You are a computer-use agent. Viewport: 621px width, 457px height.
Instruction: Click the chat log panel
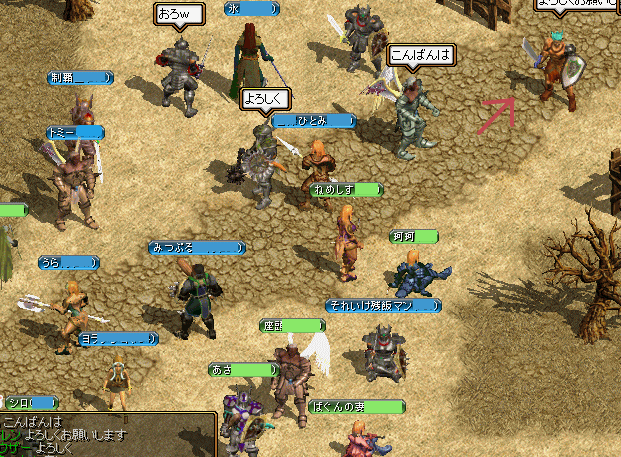point(107,435)
